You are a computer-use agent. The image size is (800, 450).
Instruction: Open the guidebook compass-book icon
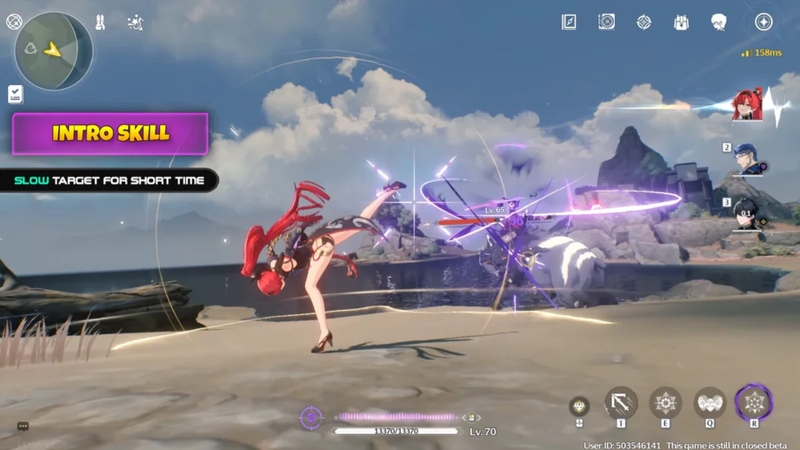tap(569, 21)
